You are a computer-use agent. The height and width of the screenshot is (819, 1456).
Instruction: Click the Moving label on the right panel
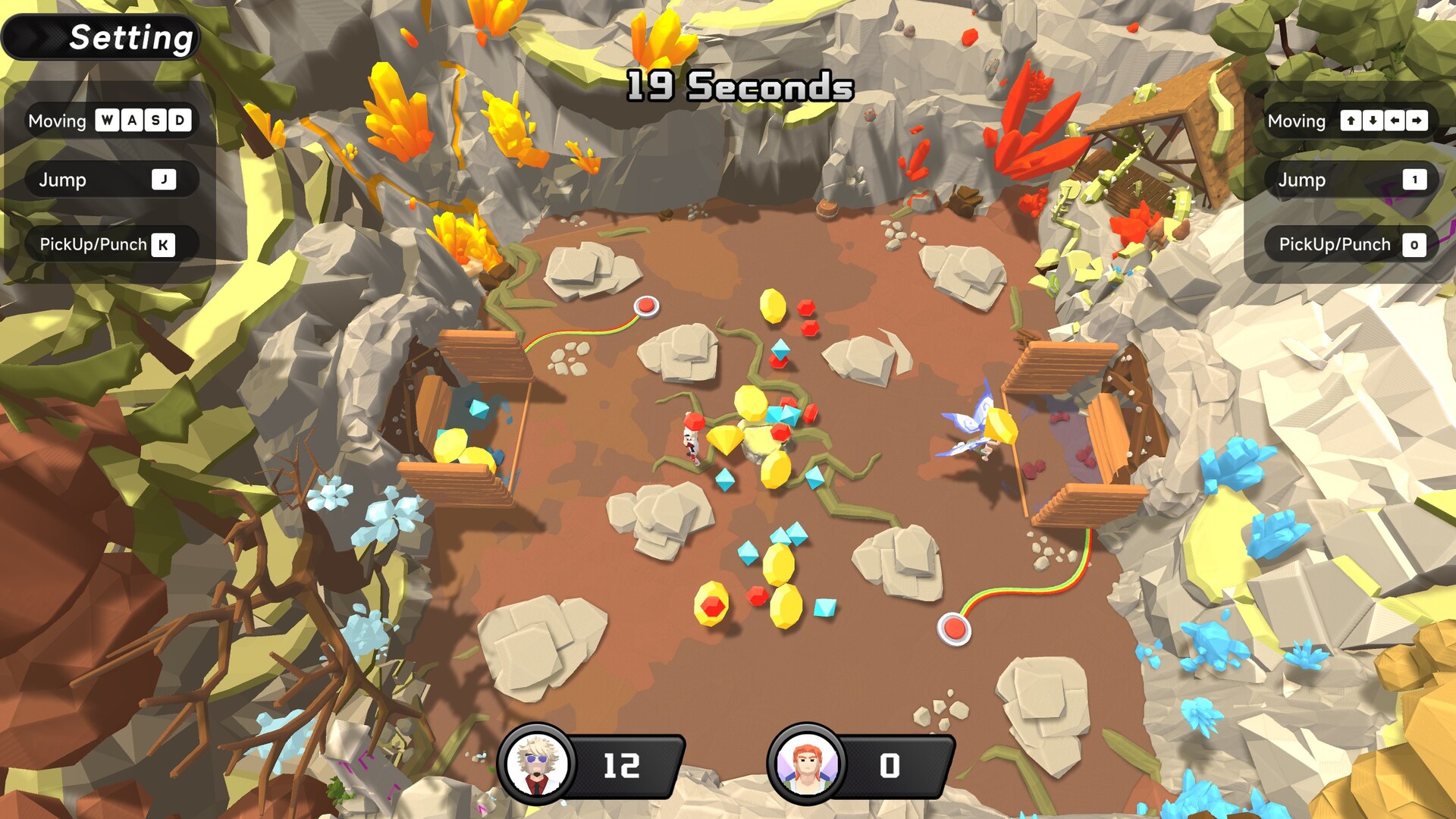click(1297, 121)
